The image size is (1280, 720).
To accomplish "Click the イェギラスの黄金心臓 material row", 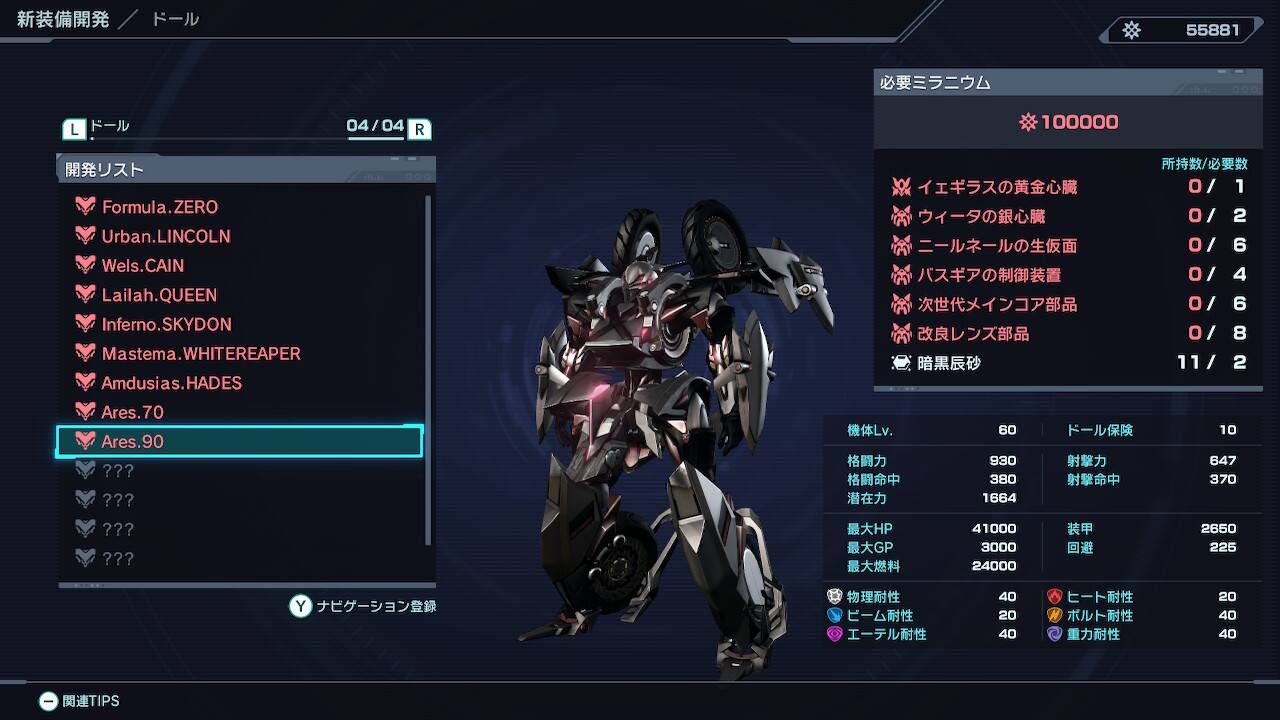I will [x=1067, y=187].
